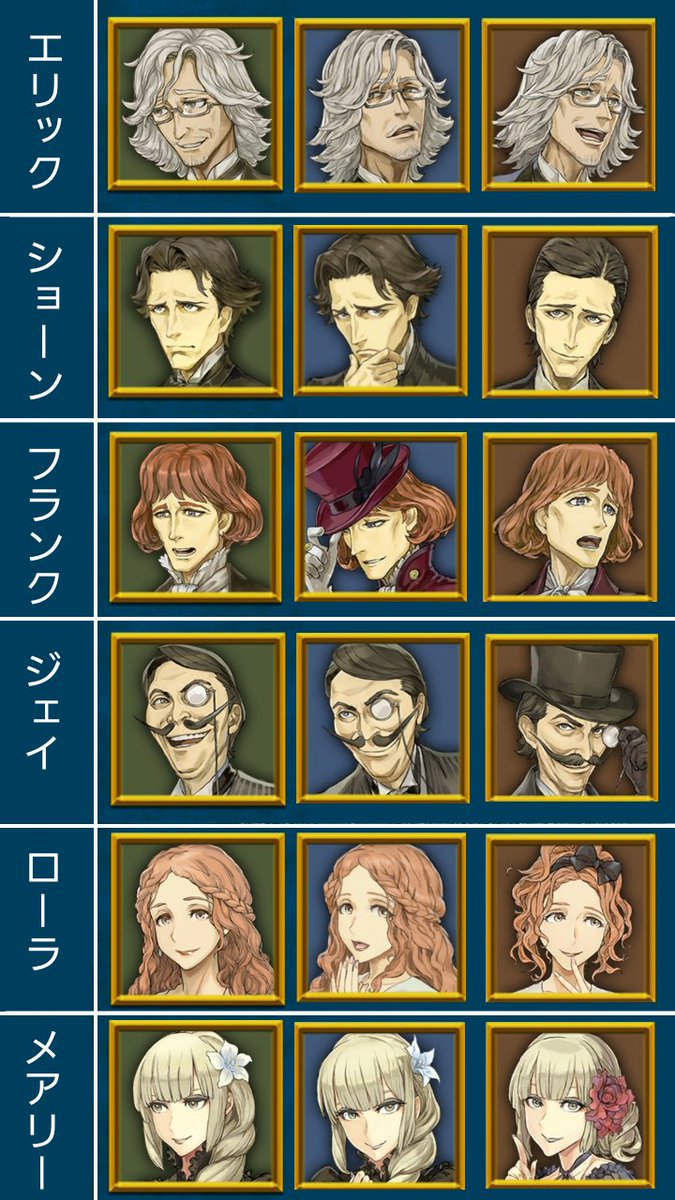
Task: Select Eric's smiling portrait on green background
Action: tap(195, 104)
